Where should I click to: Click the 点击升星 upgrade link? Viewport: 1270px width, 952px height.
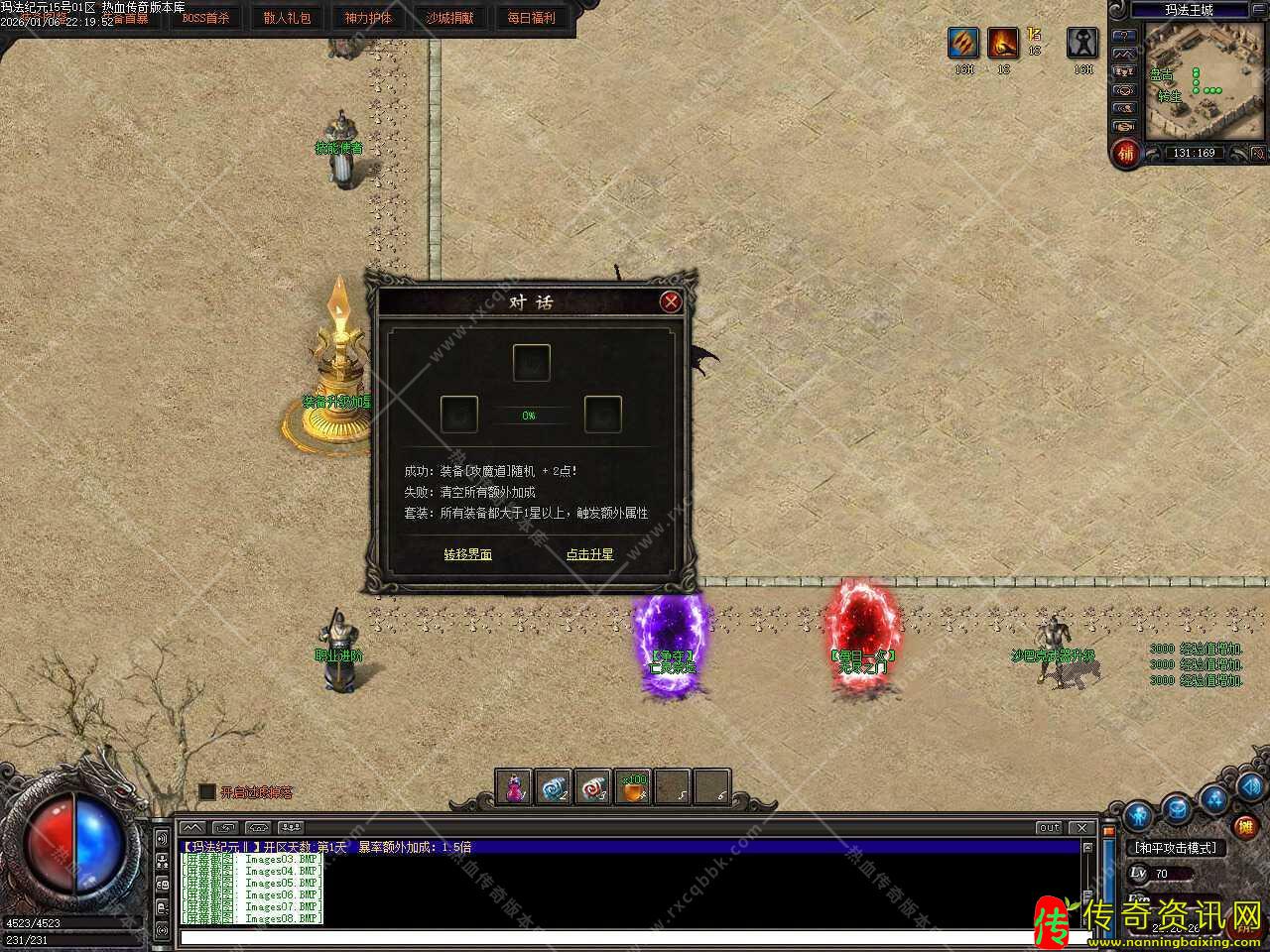589,554
